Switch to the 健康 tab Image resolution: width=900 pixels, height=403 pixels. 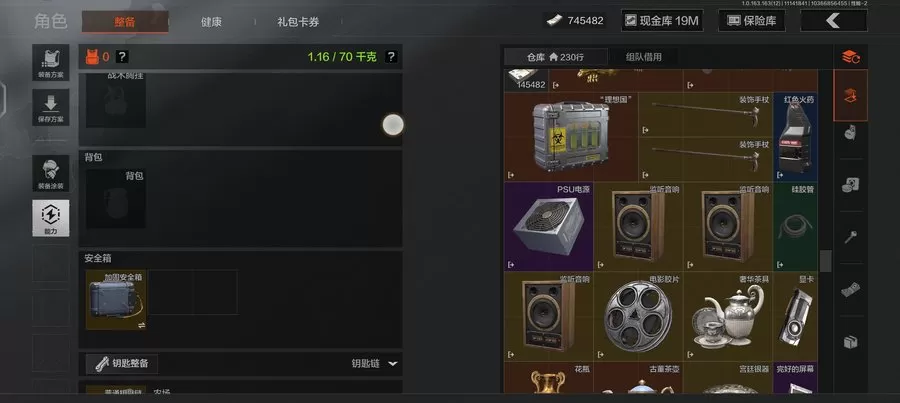(211, 21)
